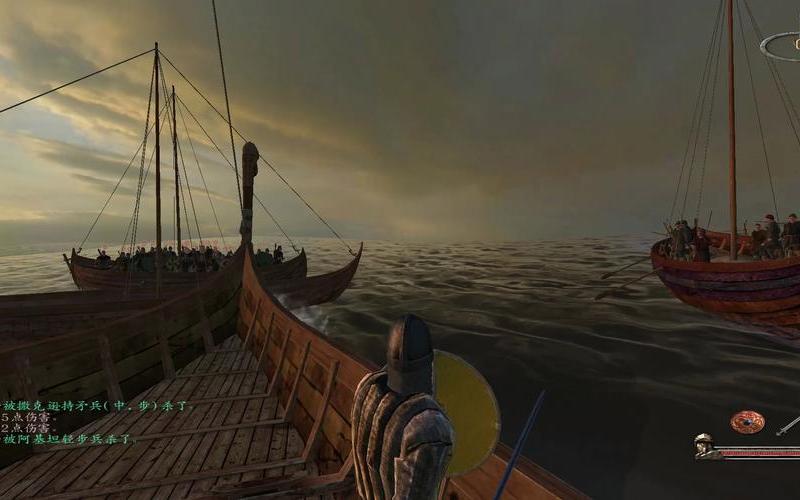Click the oval compass ring indicator
The width and height of the screenshot is (800, 500).
coord(781,46)
